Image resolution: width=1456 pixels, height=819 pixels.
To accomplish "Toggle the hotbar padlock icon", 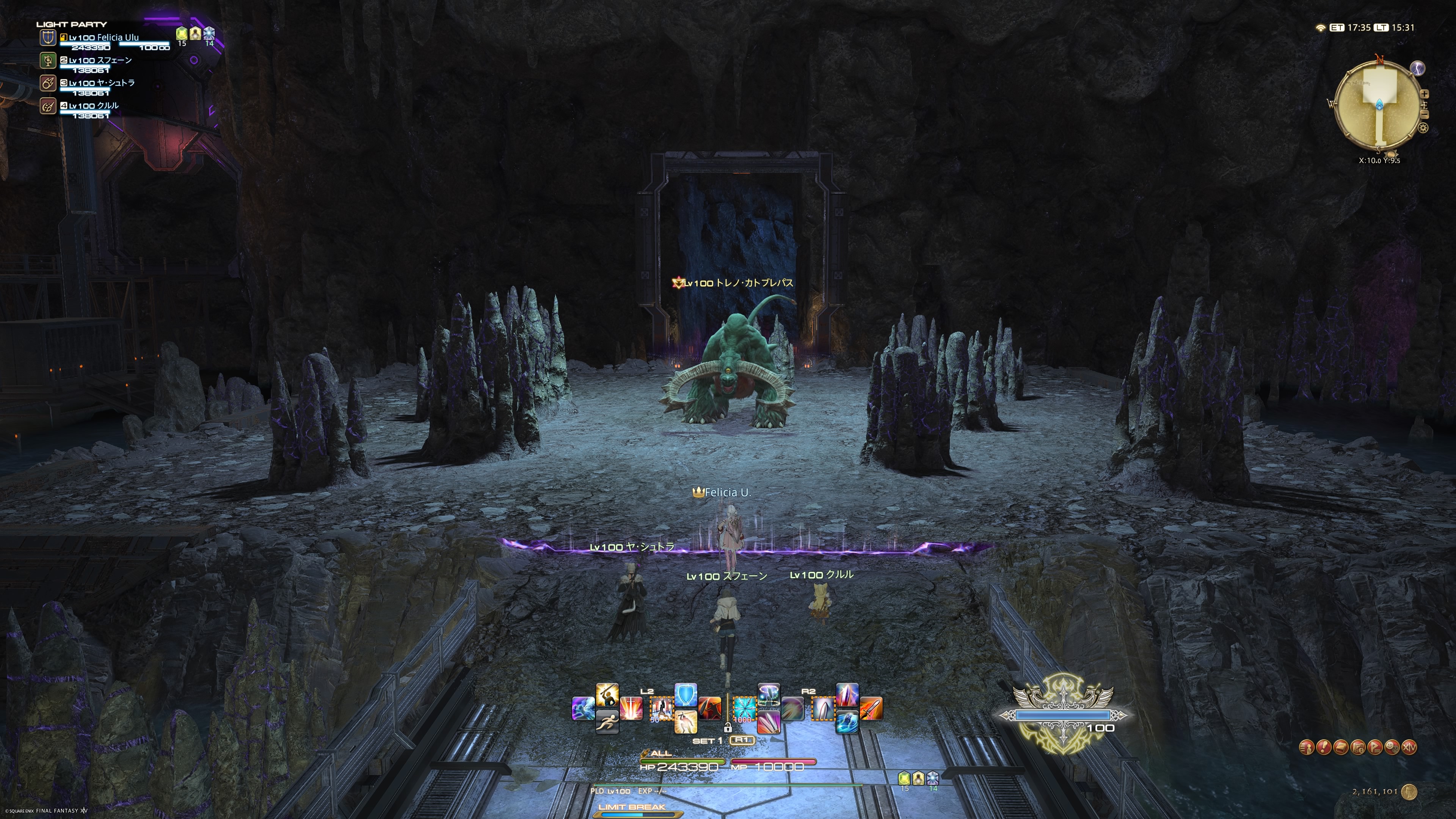I will click(728, 728).
